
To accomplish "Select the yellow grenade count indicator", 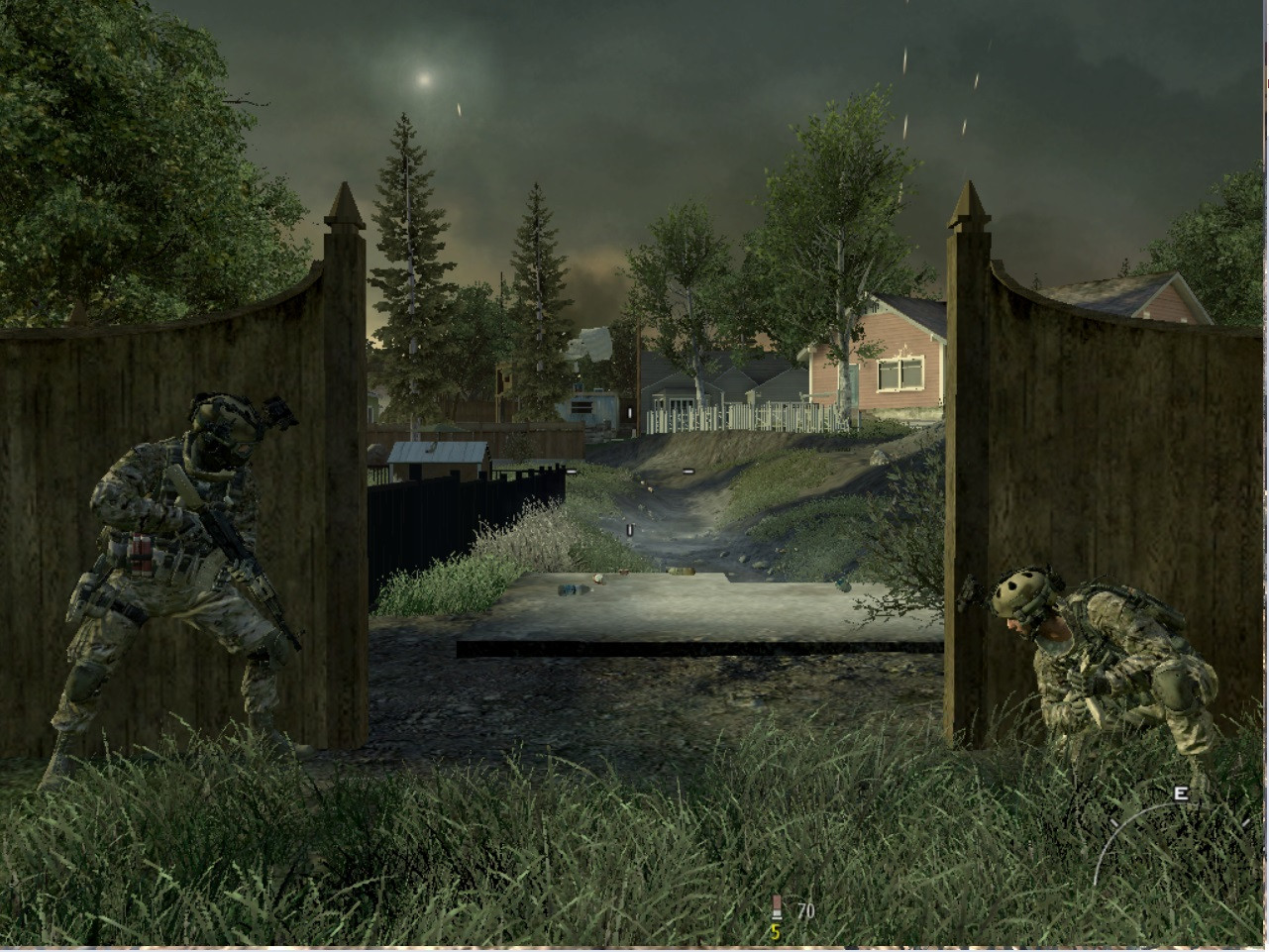I will tap(777, 932).
